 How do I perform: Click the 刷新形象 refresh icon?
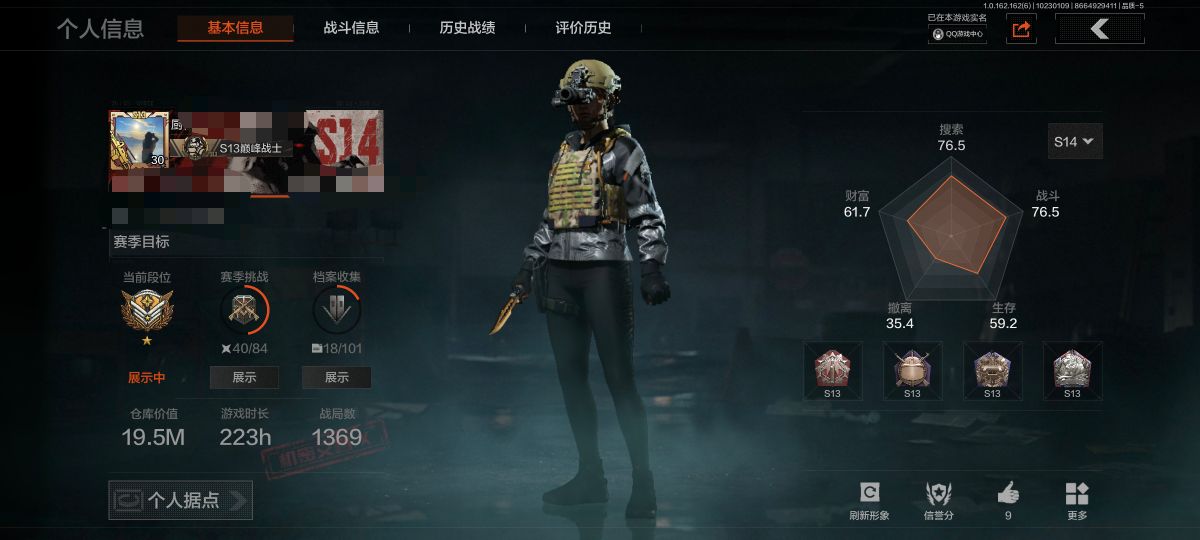coord(869,493)
